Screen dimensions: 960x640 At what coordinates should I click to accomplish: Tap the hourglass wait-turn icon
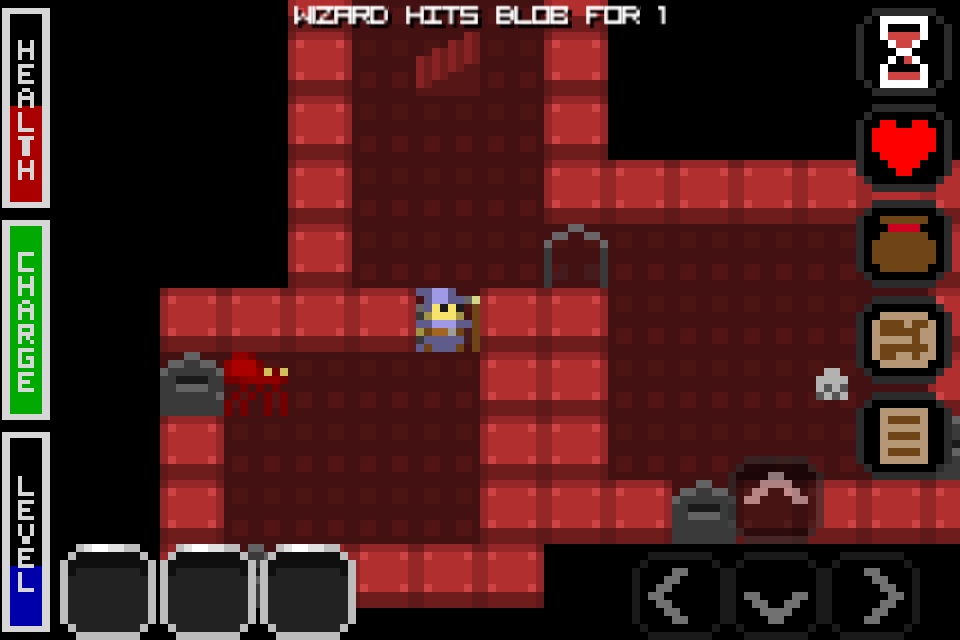tap(905, 53)
